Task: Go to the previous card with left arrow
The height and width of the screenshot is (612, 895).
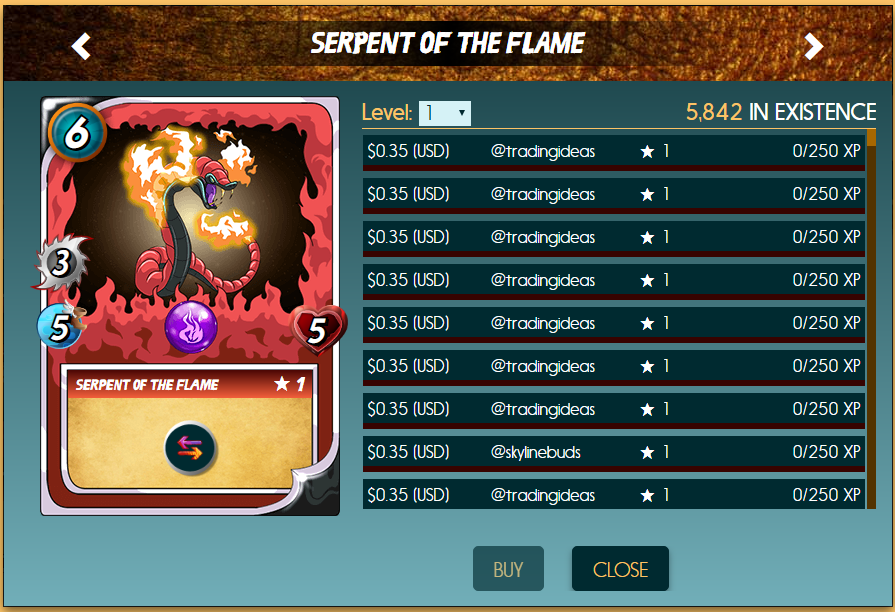Action: tap(81, 46)
